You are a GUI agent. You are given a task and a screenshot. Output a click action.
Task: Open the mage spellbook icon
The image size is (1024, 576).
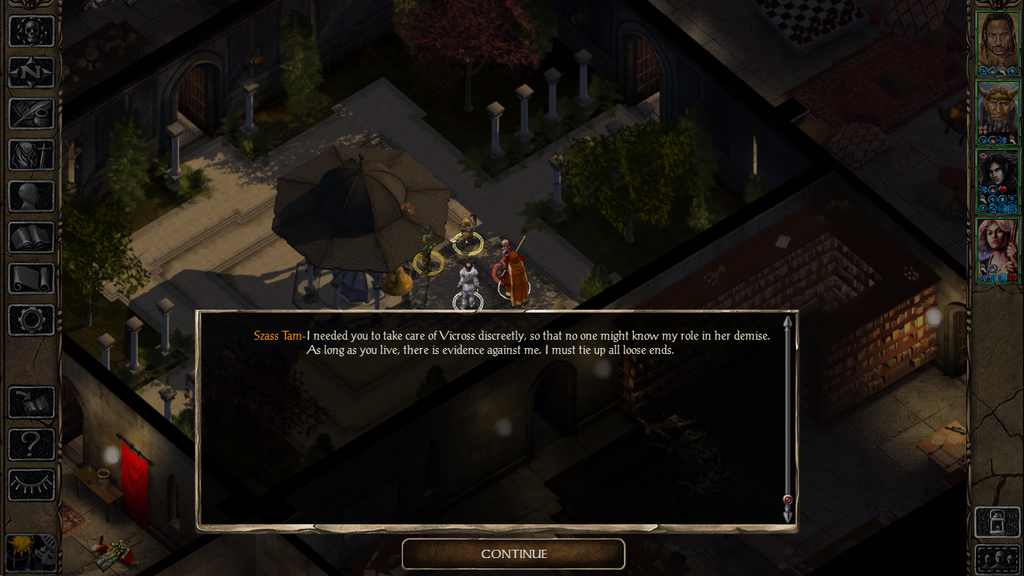[x=31, y=237]
